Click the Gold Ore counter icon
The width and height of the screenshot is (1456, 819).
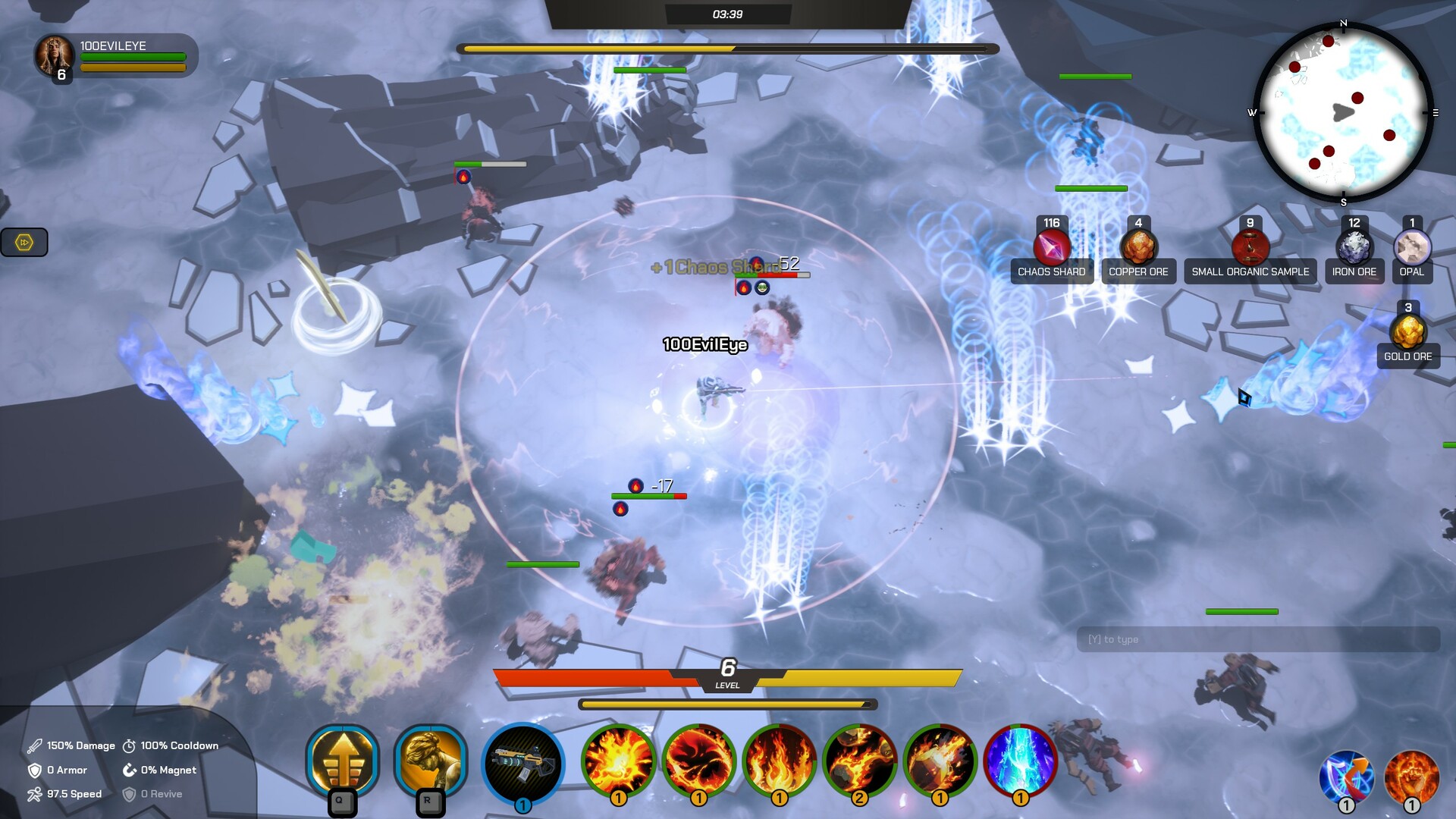pos(1408,332)
